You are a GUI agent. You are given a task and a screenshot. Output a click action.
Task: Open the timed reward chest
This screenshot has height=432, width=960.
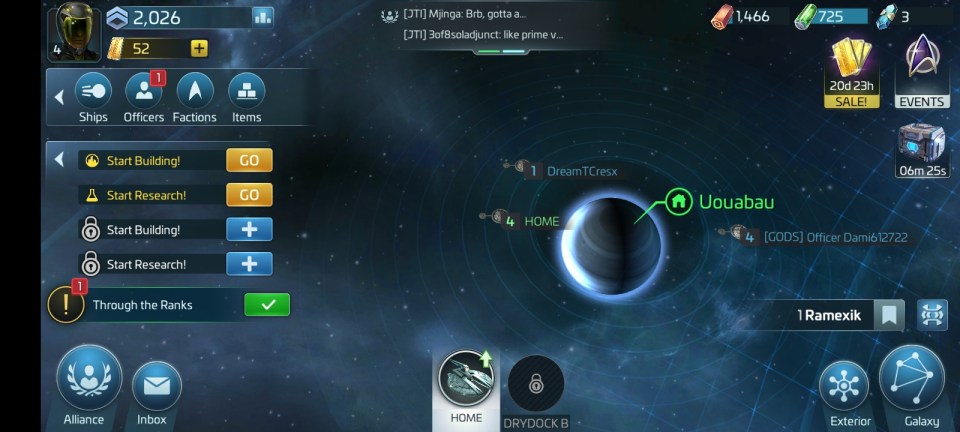coord(921,149)
